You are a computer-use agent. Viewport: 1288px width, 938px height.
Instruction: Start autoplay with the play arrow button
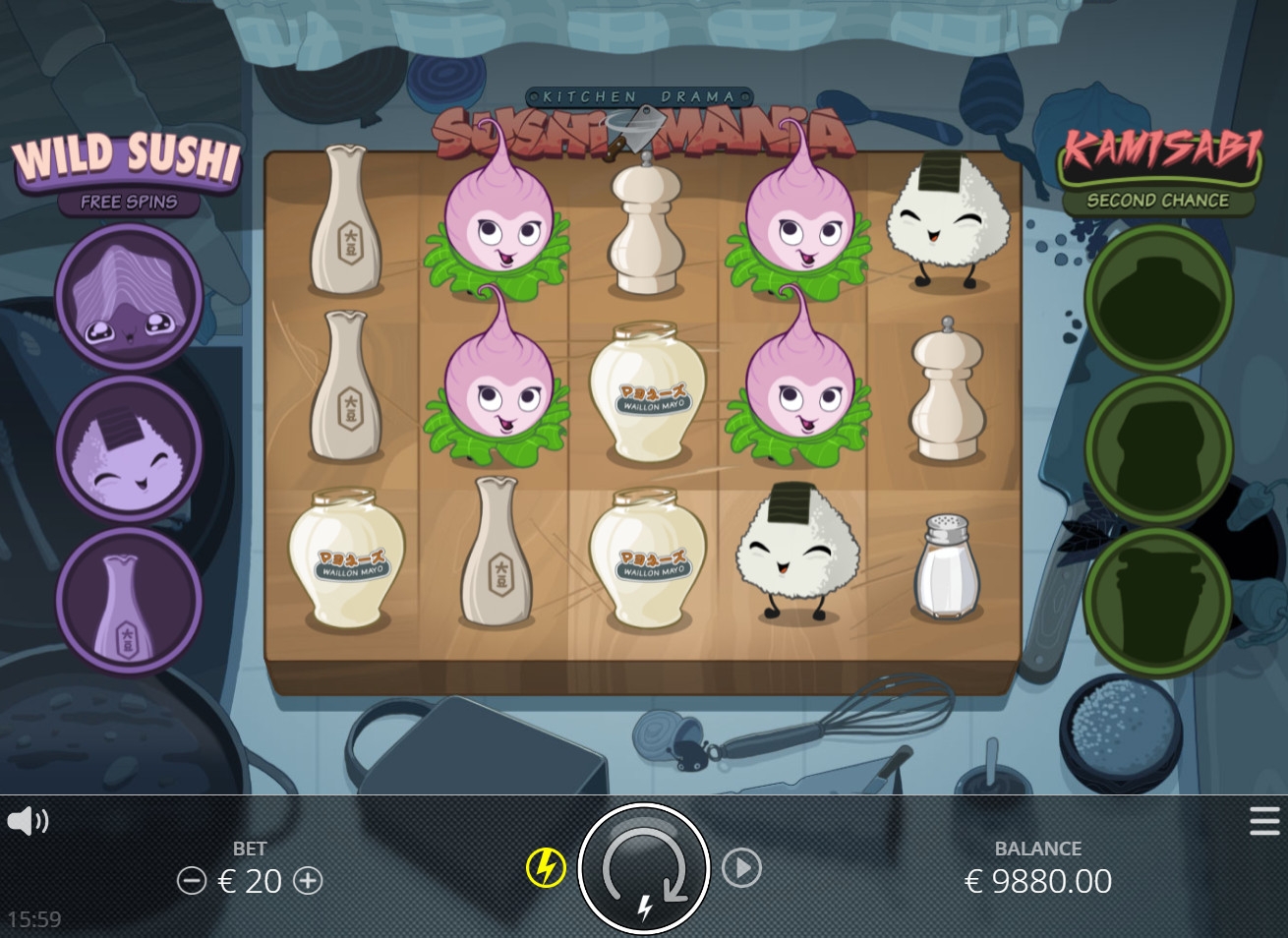tap(741, 868)
